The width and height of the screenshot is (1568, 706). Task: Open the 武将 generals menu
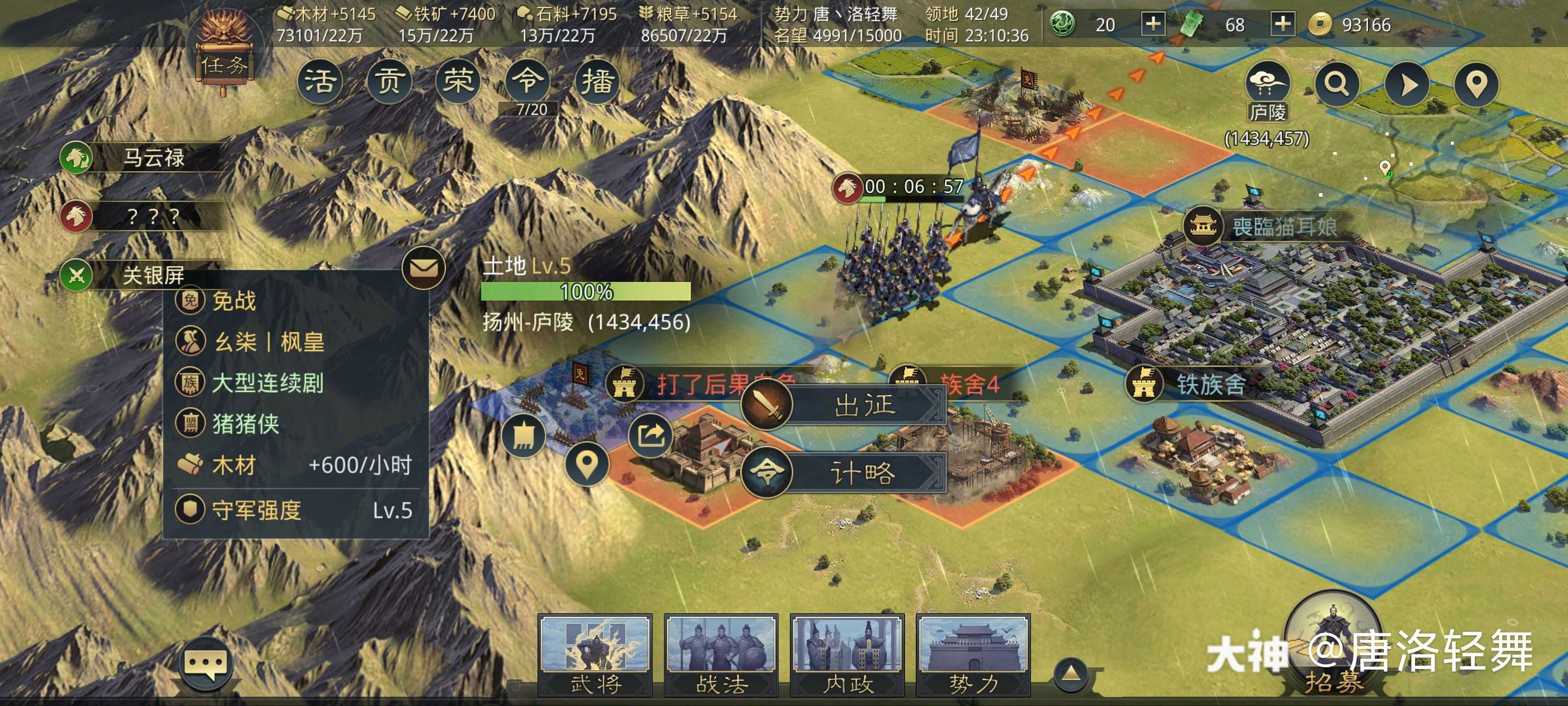(595, 656)
